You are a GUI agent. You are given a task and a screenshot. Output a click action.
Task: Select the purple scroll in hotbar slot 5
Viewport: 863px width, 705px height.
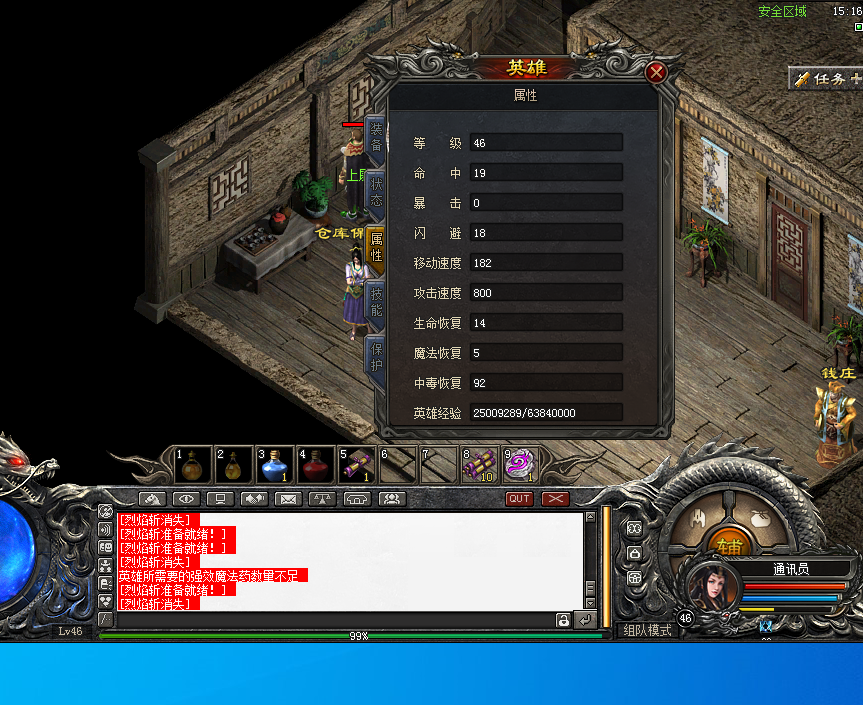point(356,465)
